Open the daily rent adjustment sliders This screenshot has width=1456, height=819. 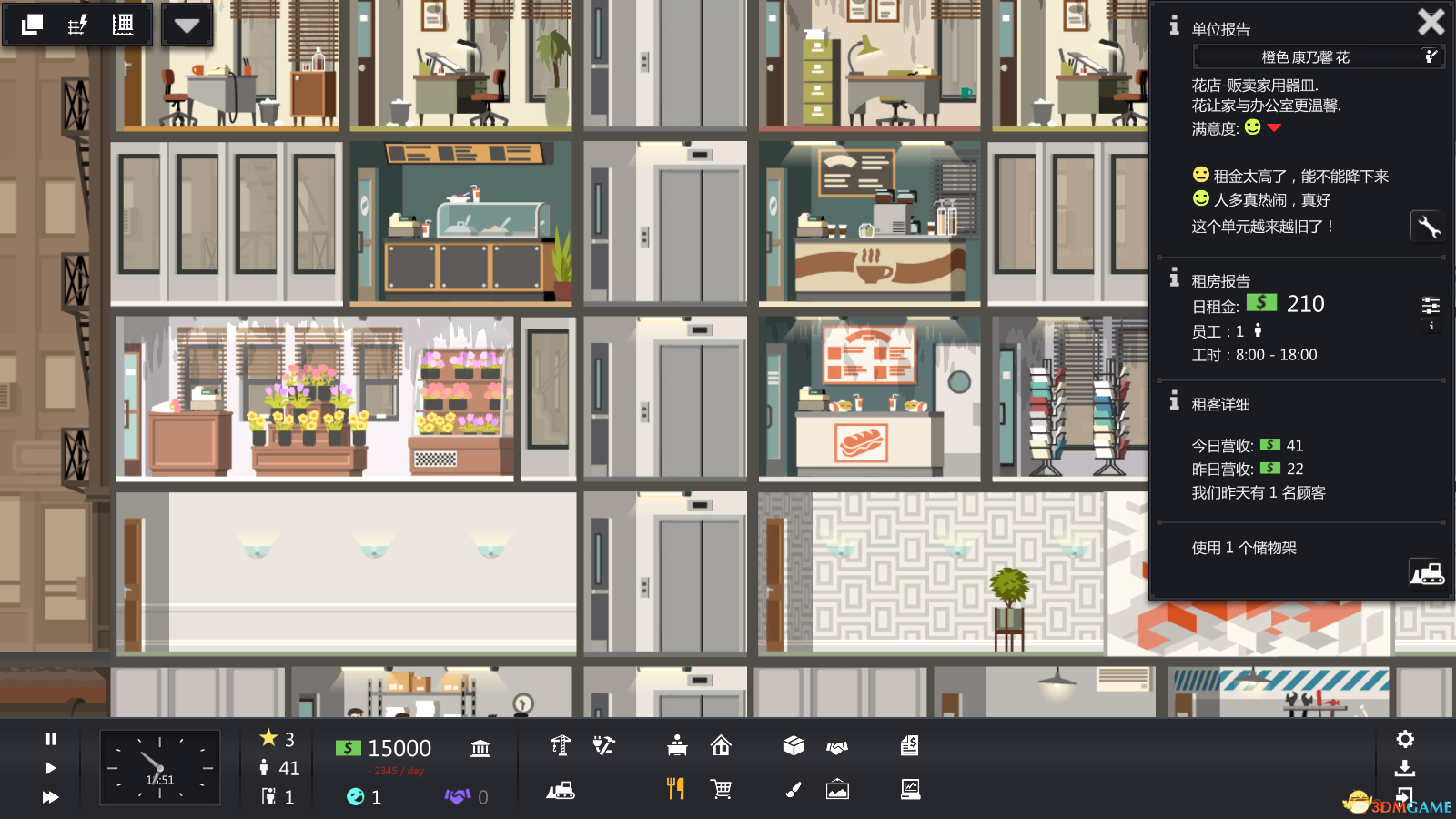coord(1431,305)
